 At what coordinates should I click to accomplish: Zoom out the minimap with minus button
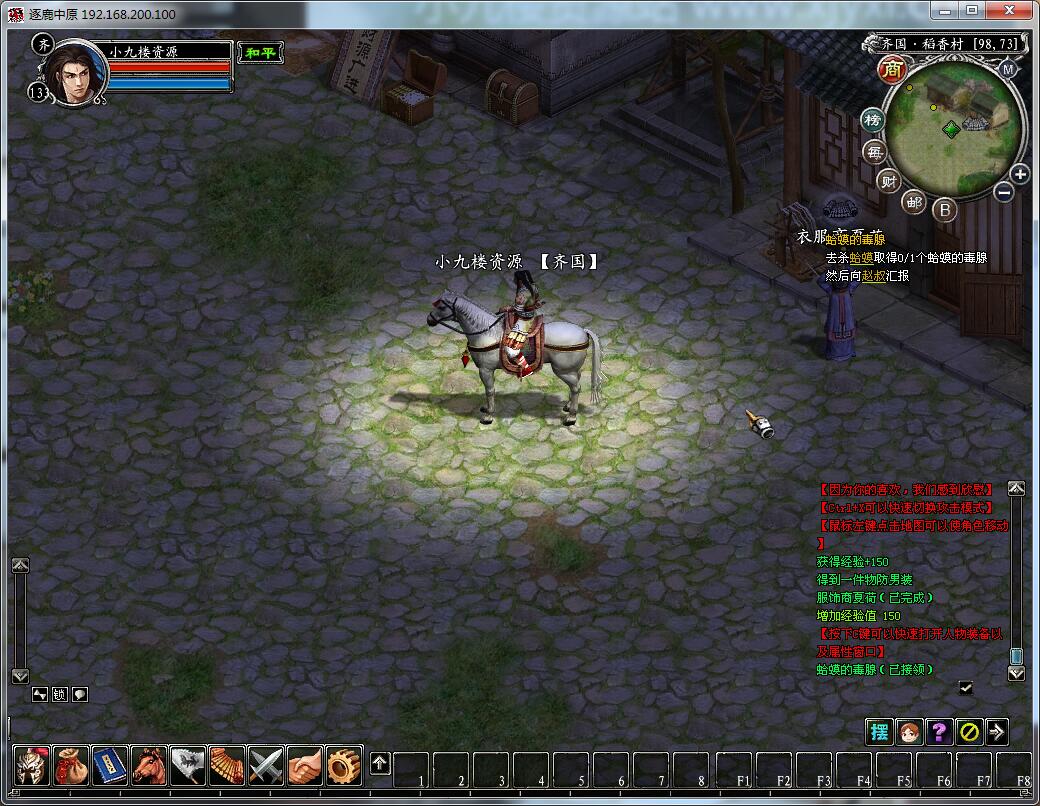(x=1004, y=191)
